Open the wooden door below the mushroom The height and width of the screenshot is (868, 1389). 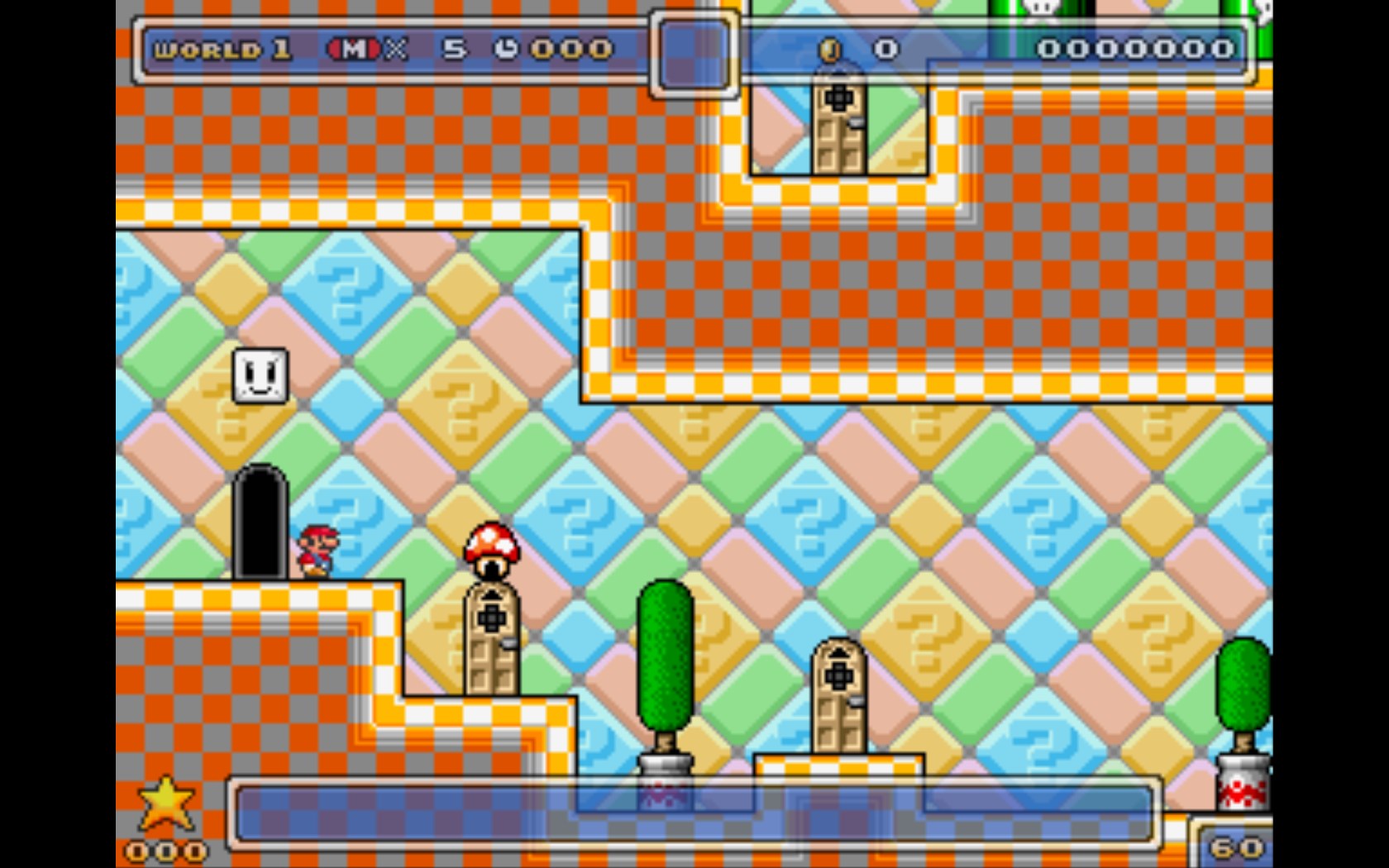pos(491,641)
